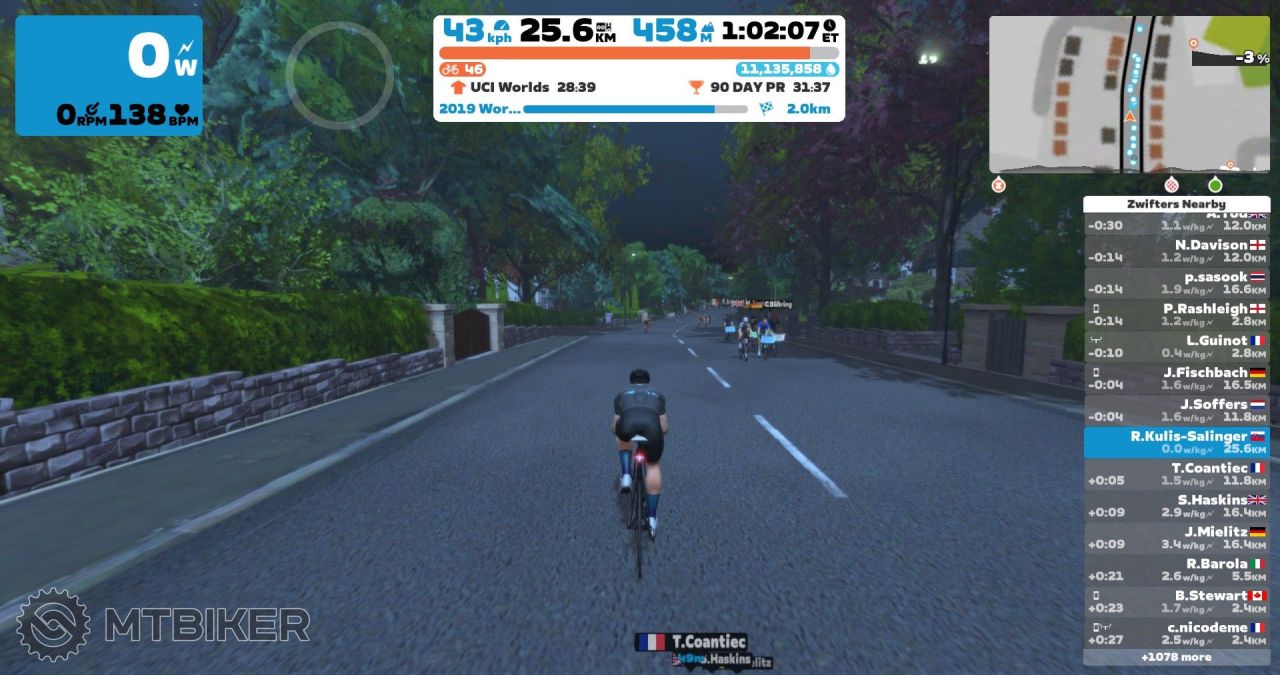The height and width of the screenshot is (675, 1280).
Task: Click P.Rashleigh's row in nearby riders
Action: point(1176,315)
